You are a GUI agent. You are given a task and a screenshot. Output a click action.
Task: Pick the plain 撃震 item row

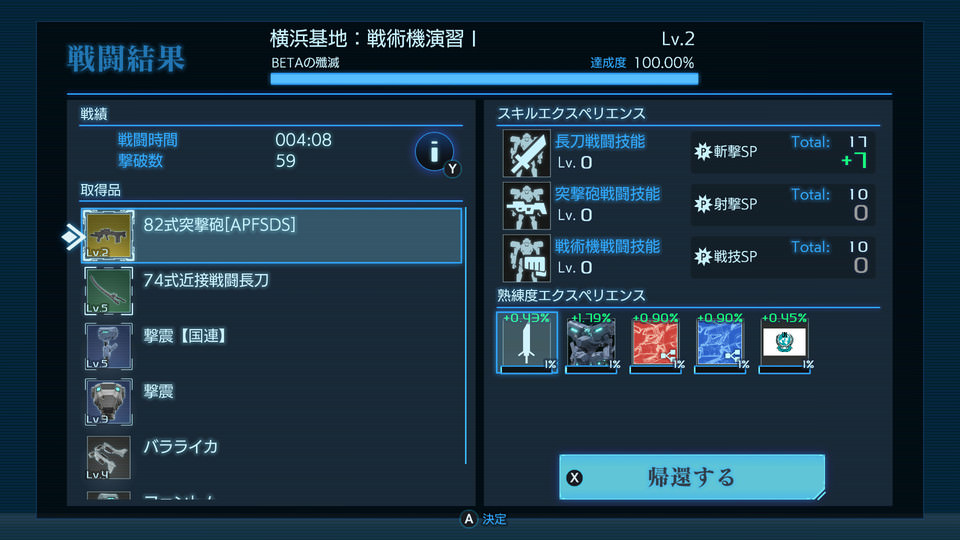(272, 400)
